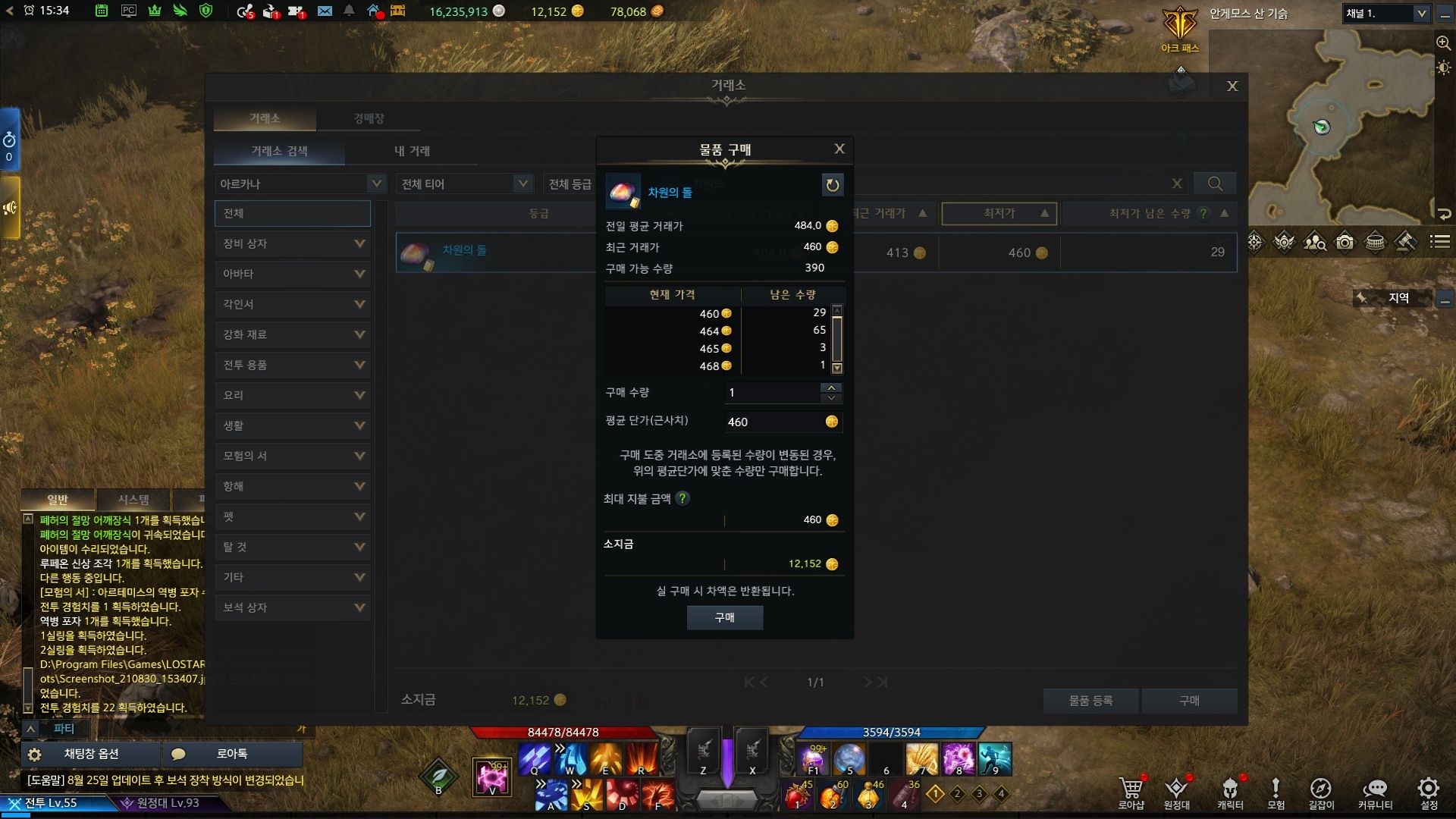Open the 경매장 auction house tab
Viewport: 1456px width, 819px height.
(369, 119)
